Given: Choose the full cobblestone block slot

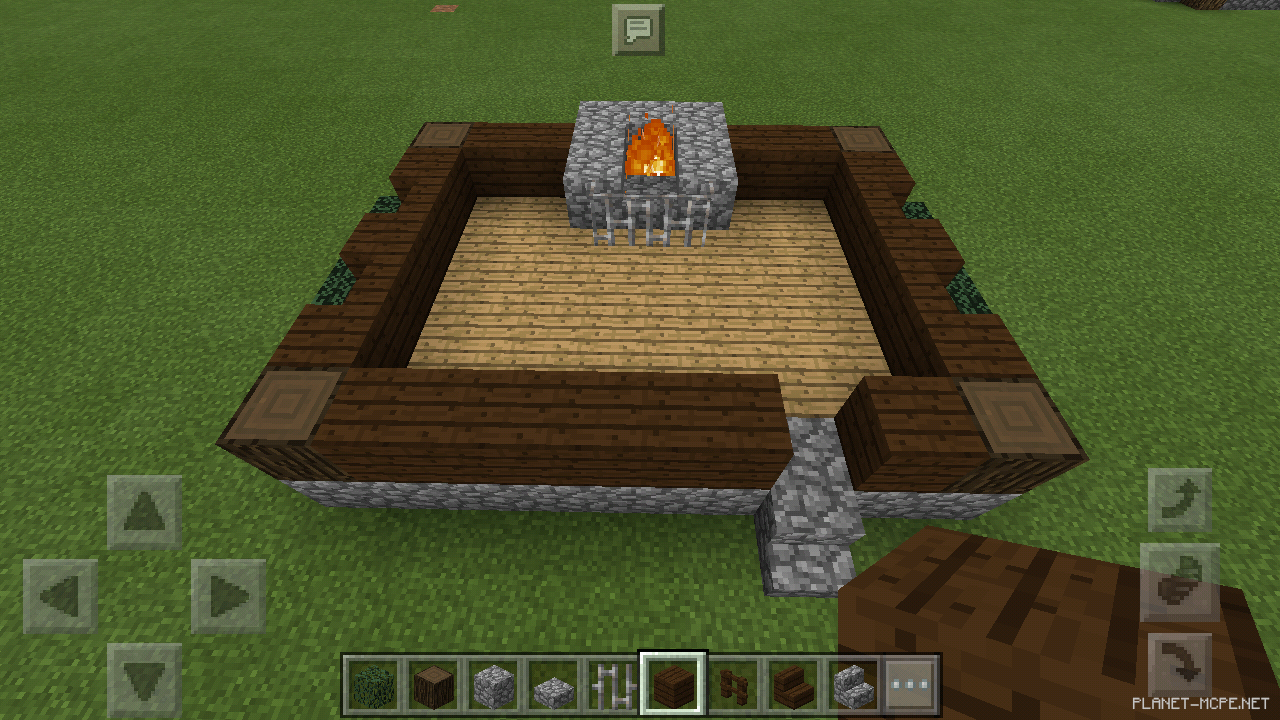Looking at the screenshot, I should click(493, 686).
